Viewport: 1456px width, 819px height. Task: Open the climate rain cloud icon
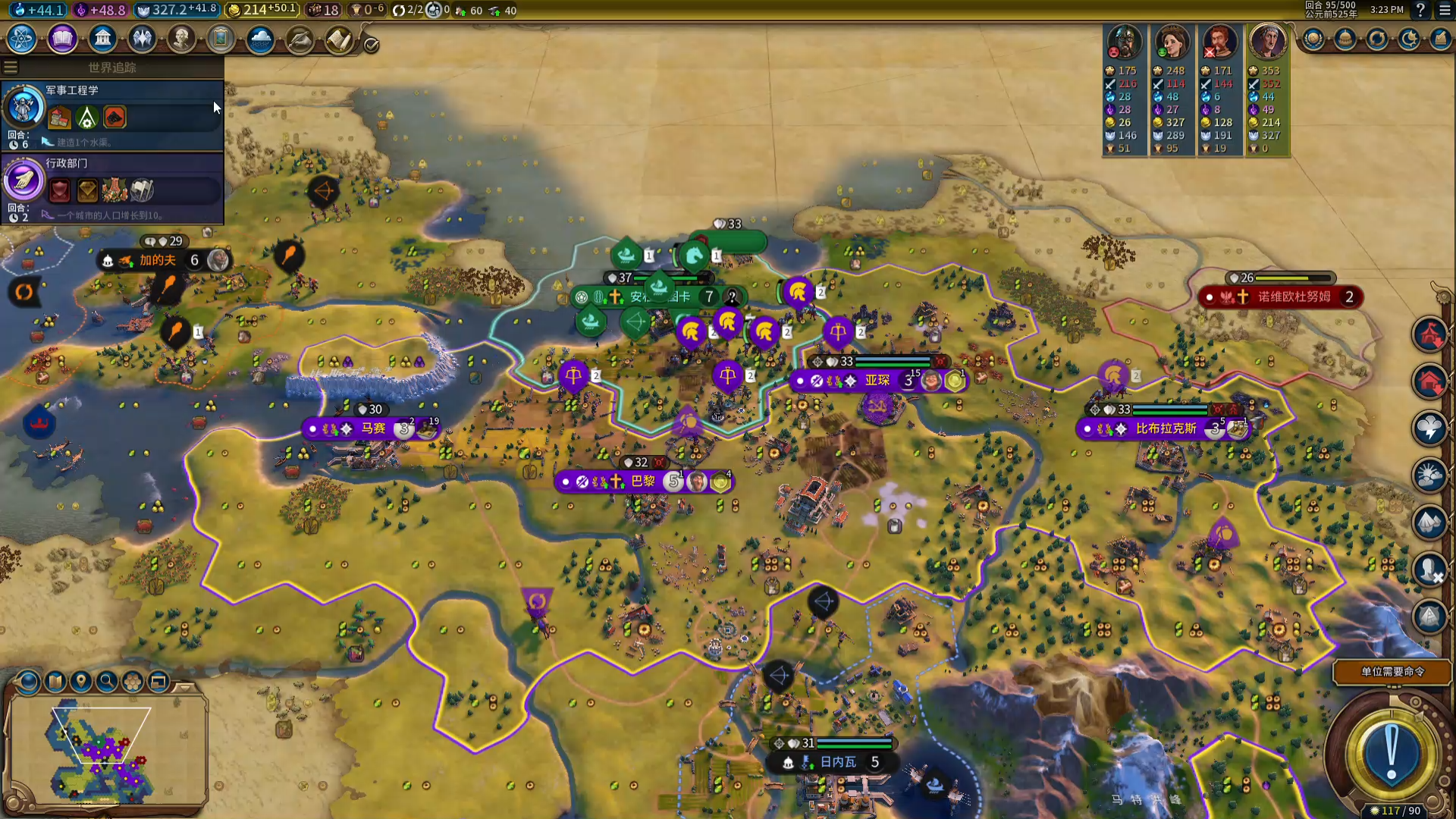click(x=260, y=39)
